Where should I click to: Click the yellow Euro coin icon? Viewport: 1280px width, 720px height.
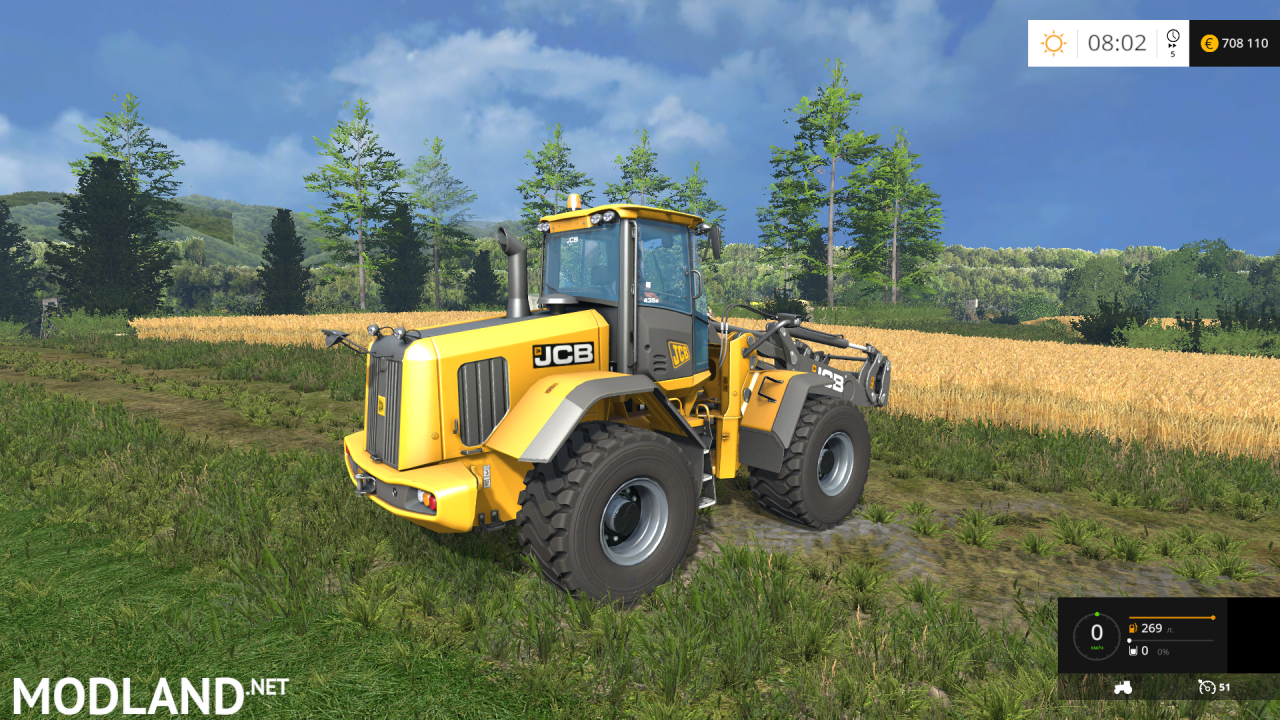pos(1210,44)
